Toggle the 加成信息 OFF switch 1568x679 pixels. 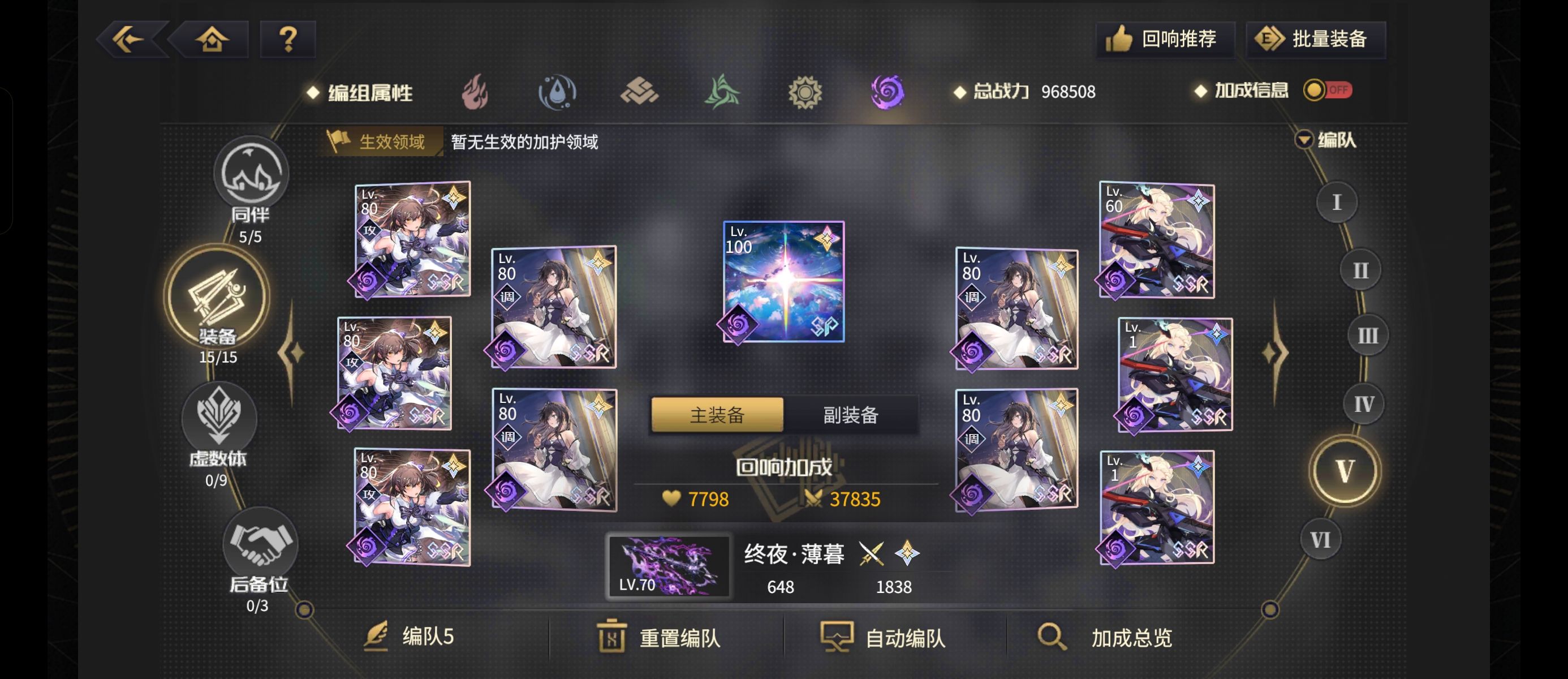(x=1328, y=90)
